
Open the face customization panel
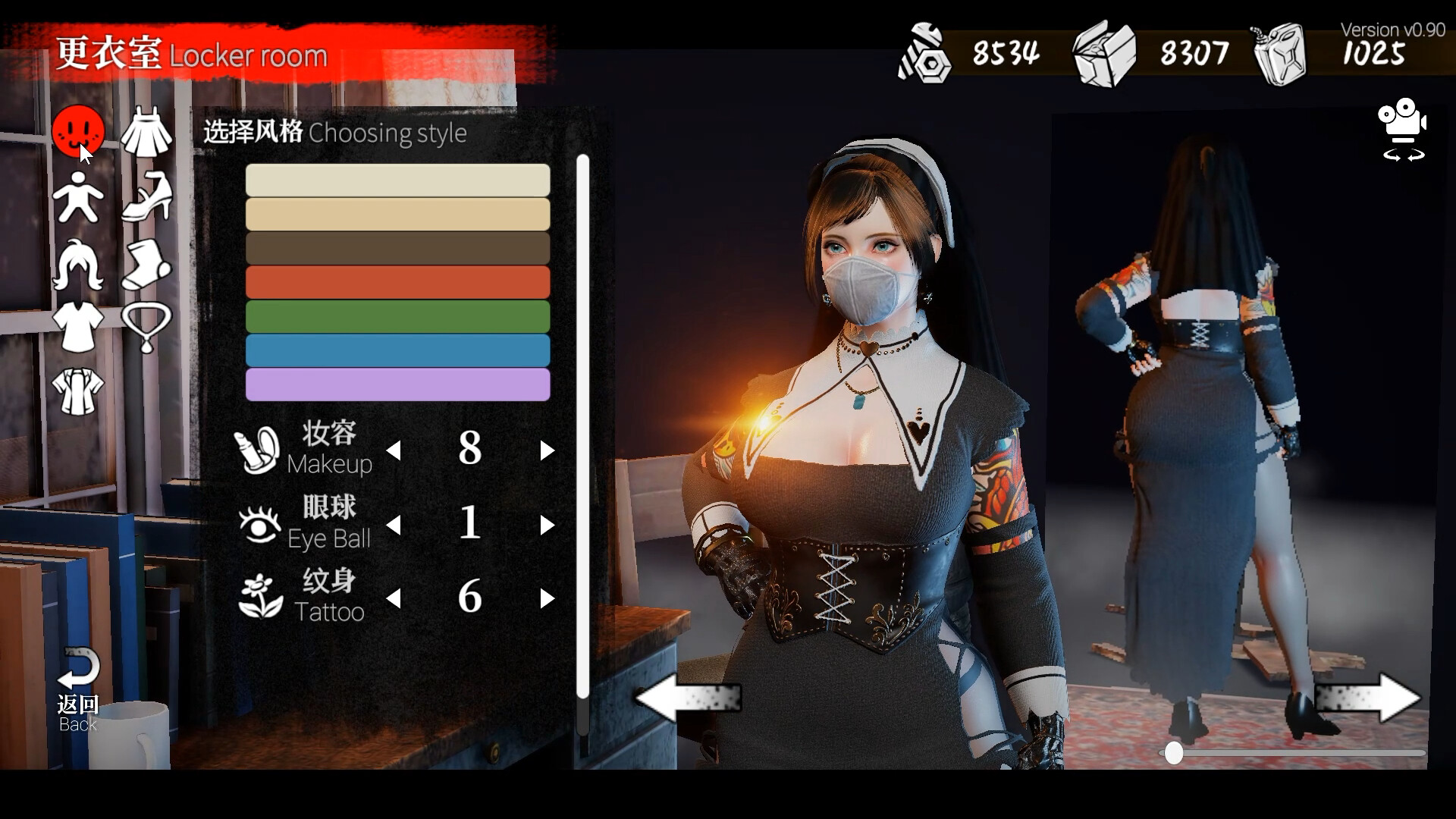79,130
